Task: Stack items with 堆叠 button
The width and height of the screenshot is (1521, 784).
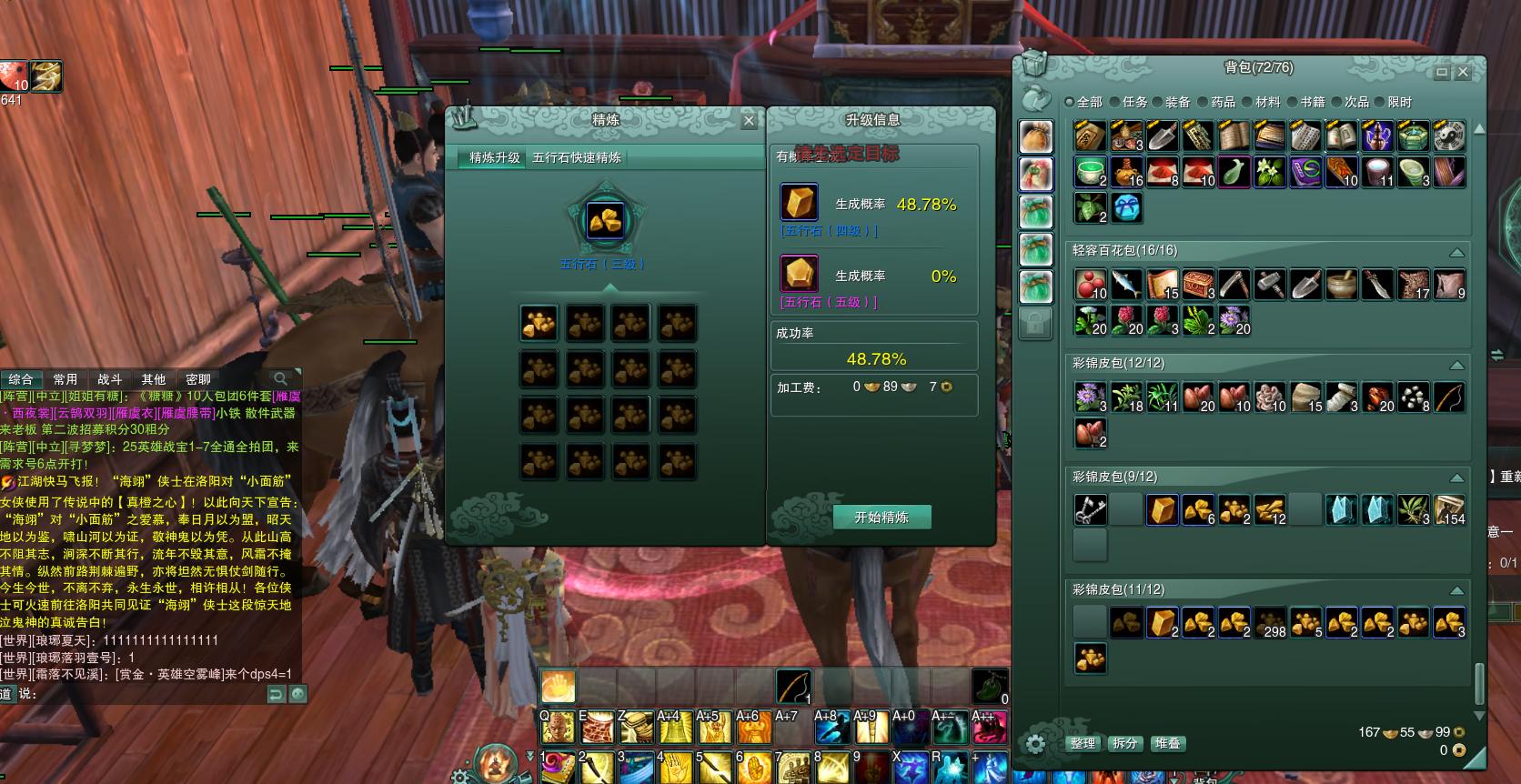Action: 1167,743
